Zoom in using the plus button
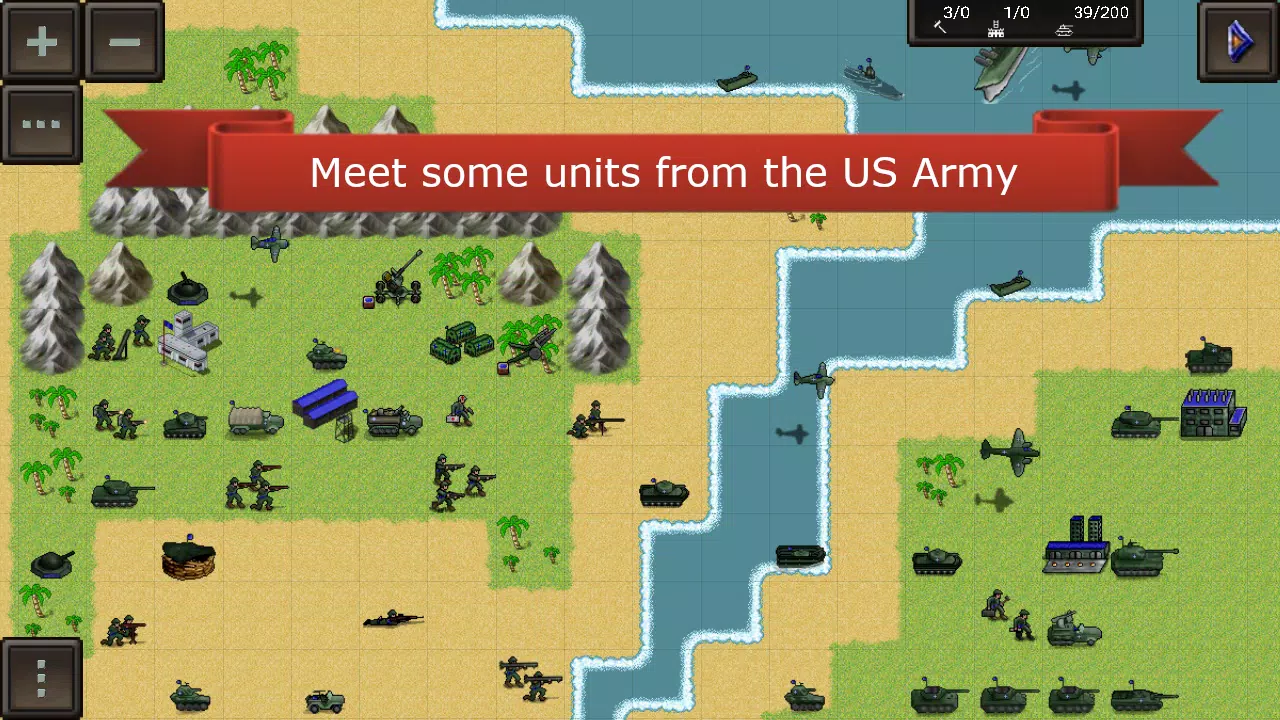Viewport: 1280px width, 720px height. click(x=41, y=41)
